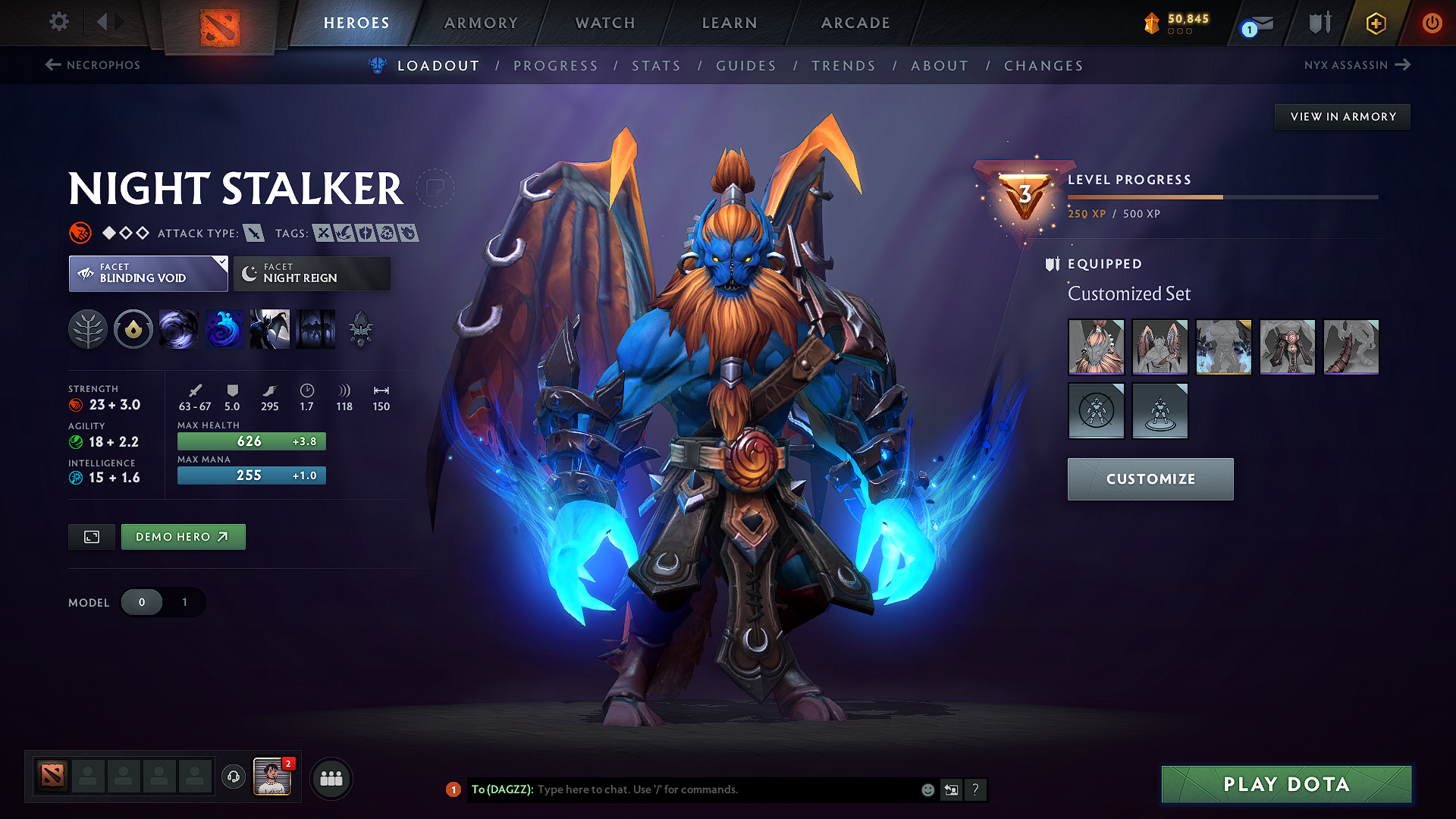The image size is (1456, 819).
Task: Switch to the Stats tab
Action: tap(656, 66)
